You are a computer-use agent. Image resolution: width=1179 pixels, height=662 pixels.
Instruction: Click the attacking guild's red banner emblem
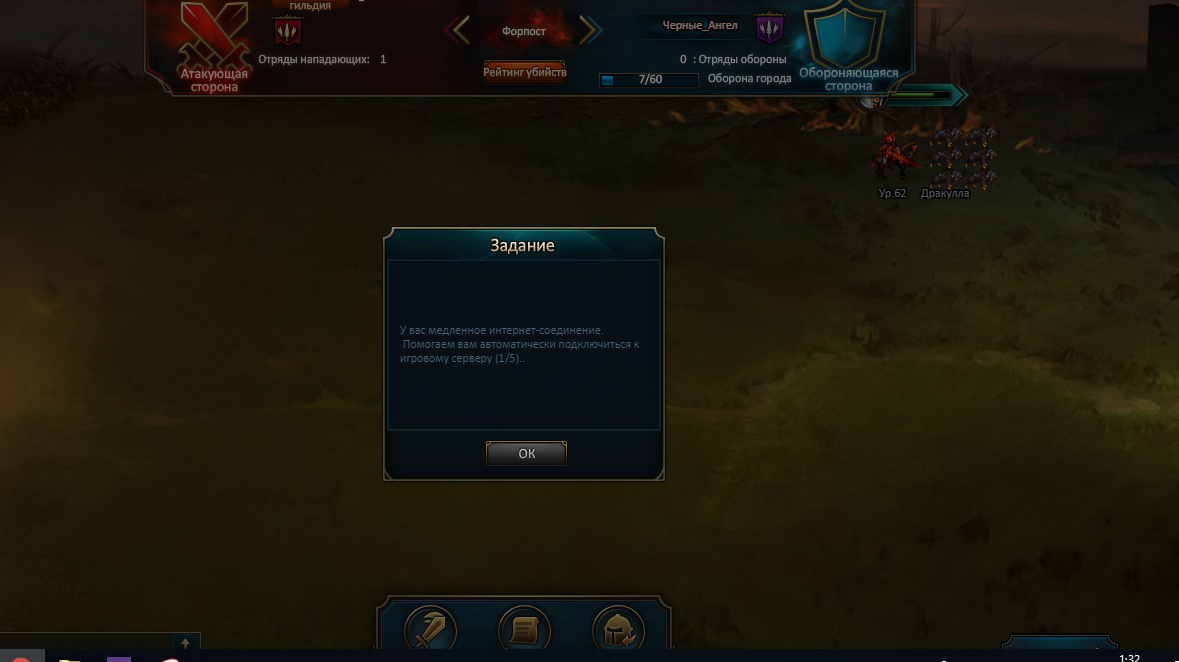click(287, 32)
